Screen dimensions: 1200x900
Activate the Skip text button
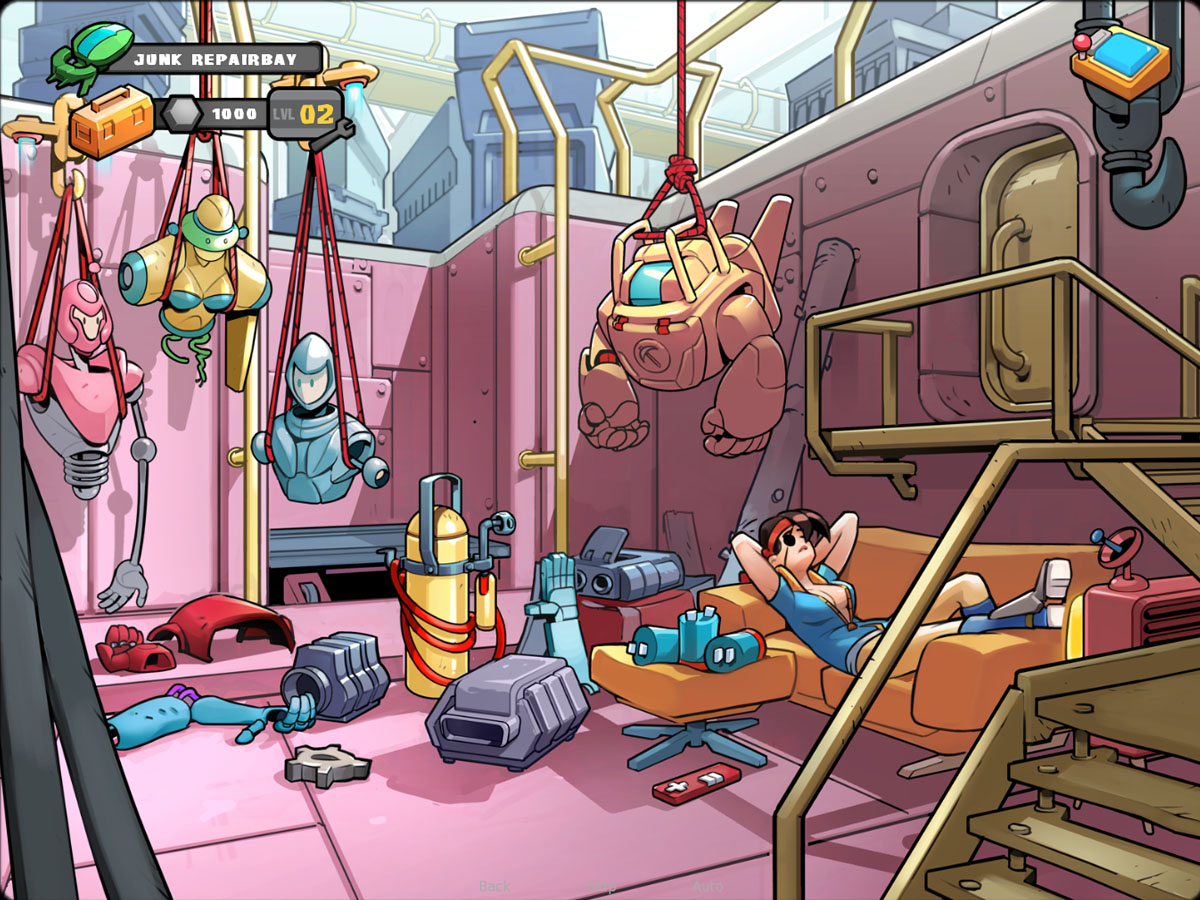click(601, 886)
